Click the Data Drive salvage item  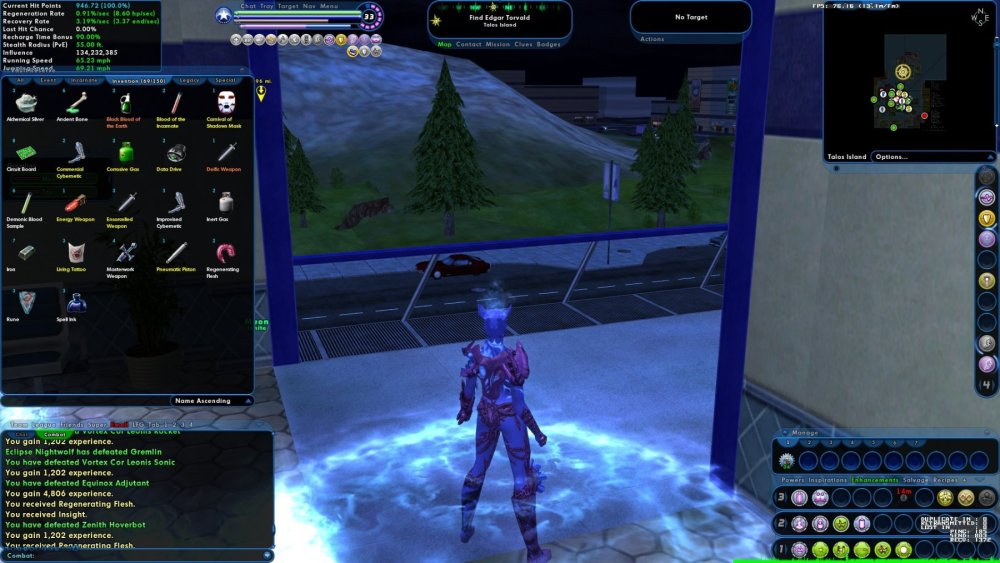pos(176,152)
